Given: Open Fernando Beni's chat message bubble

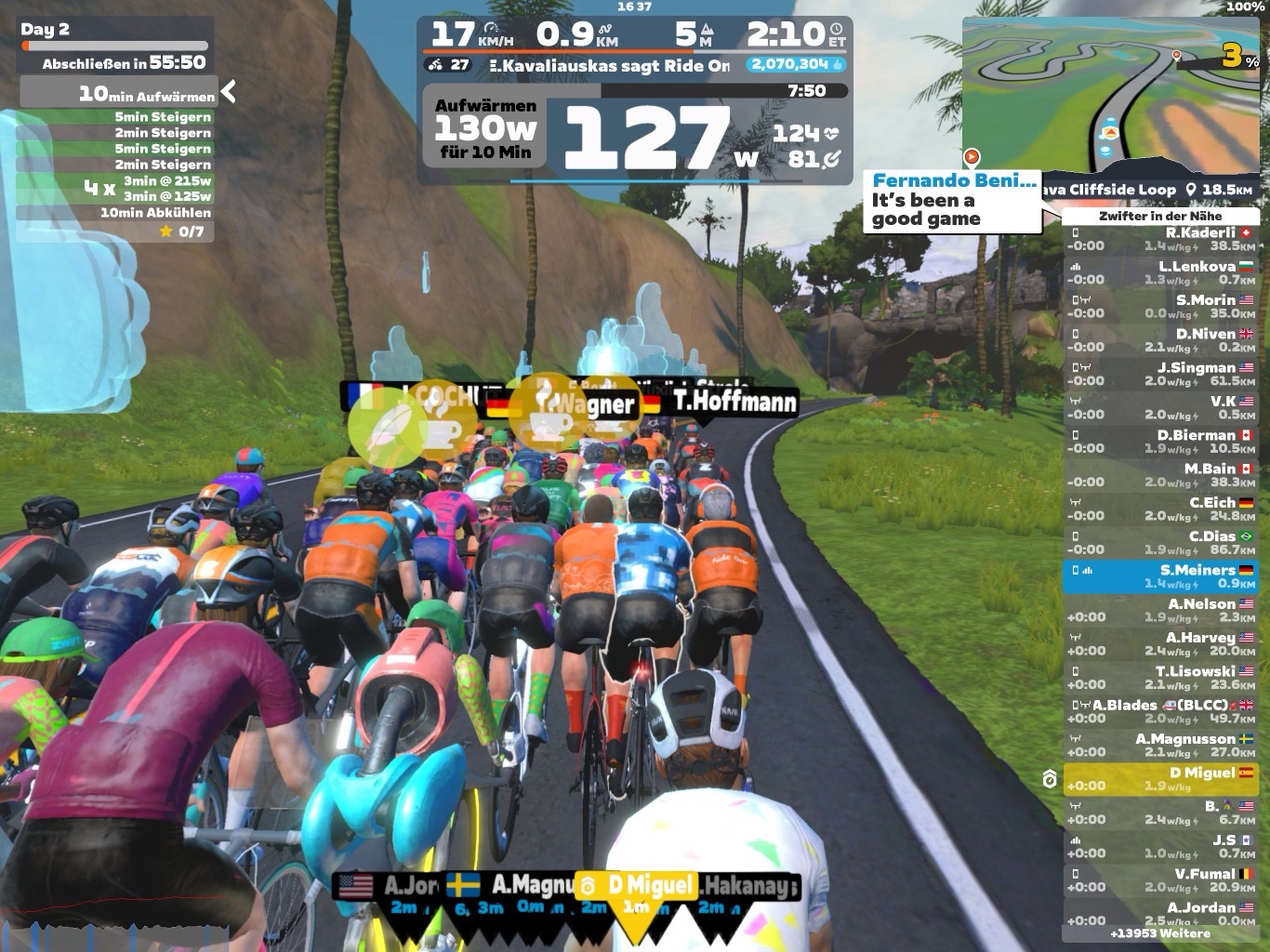Looking at the screenshot, I should pyautogui.click(x=952, y=201).
